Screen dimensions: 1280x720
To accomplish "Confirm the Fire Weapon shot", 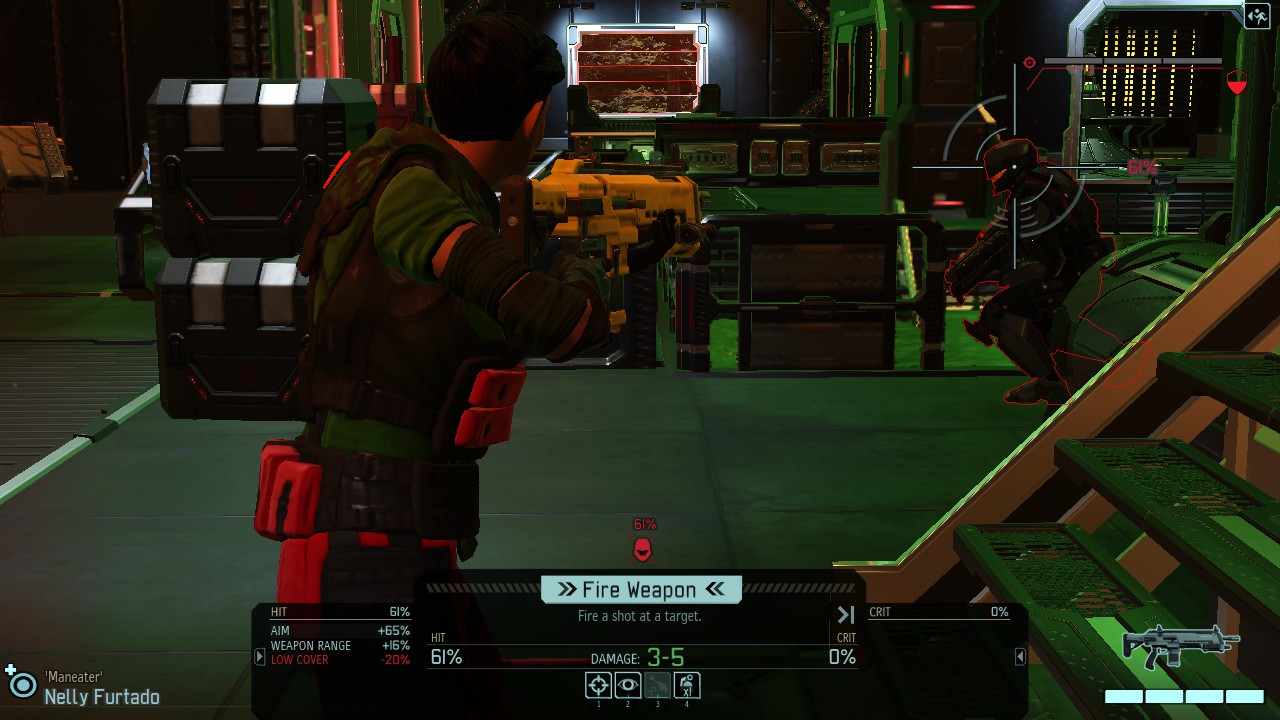I will coord(641,590).
